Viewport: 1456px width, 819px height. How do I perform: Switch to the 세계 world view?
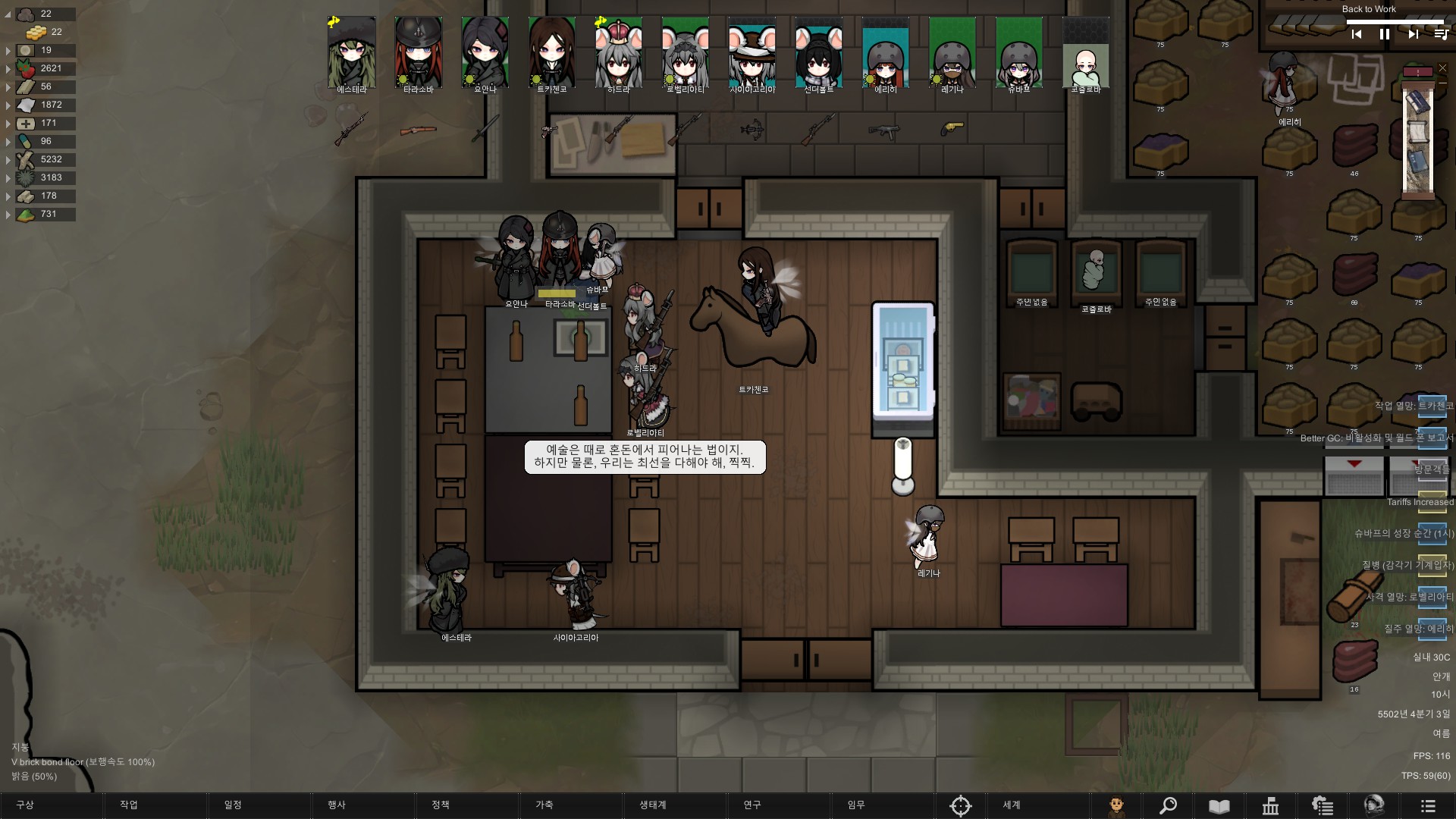(x=1012, y=805)
